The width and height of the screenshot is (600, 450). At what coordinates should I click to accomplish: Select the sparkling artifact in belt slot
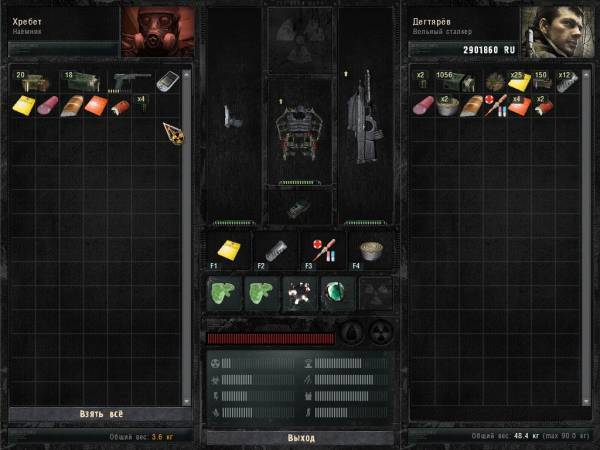(x=299, y=294)
